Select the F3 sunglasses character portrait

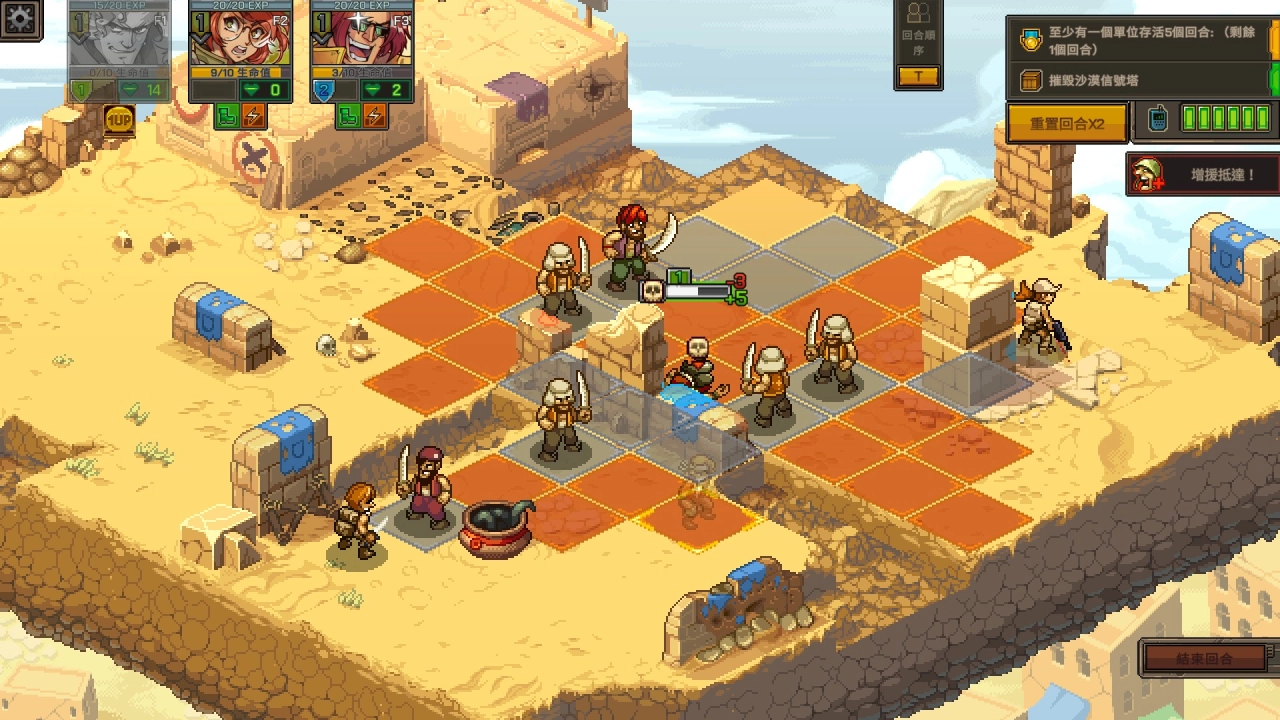pyautogui.click(x=362, y=38)
